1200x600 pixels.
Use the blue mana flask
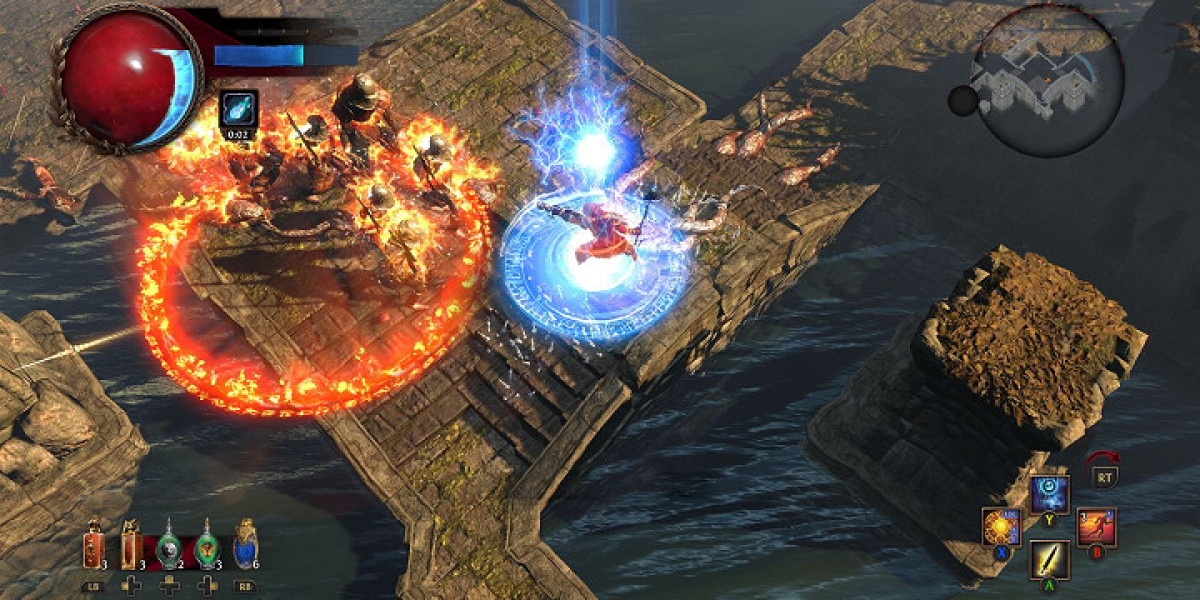coord(245,546)
